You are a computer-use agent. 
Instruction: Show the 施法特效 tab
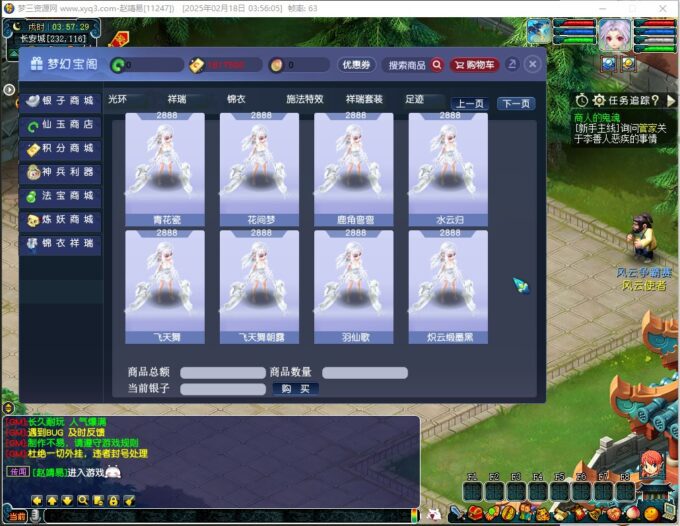pyautogui.click(x=305, y=100)
